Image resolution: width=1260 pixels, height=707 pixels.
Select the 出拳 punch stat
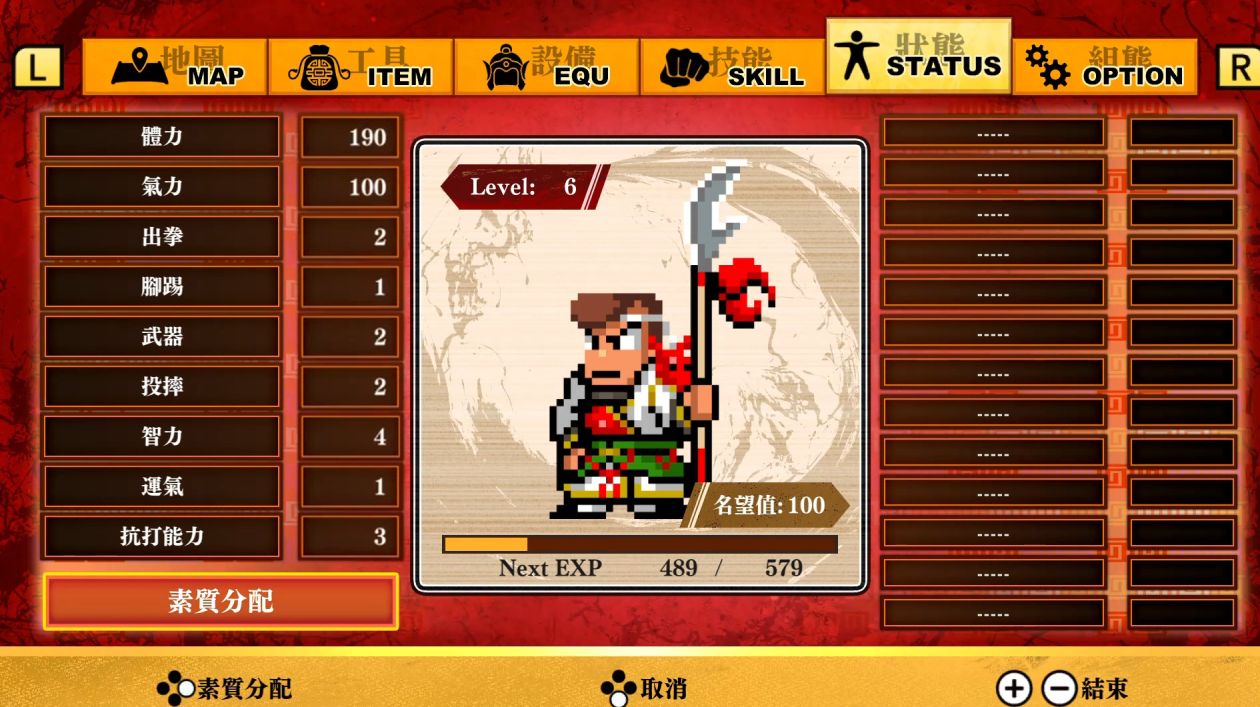pos(162,237)
